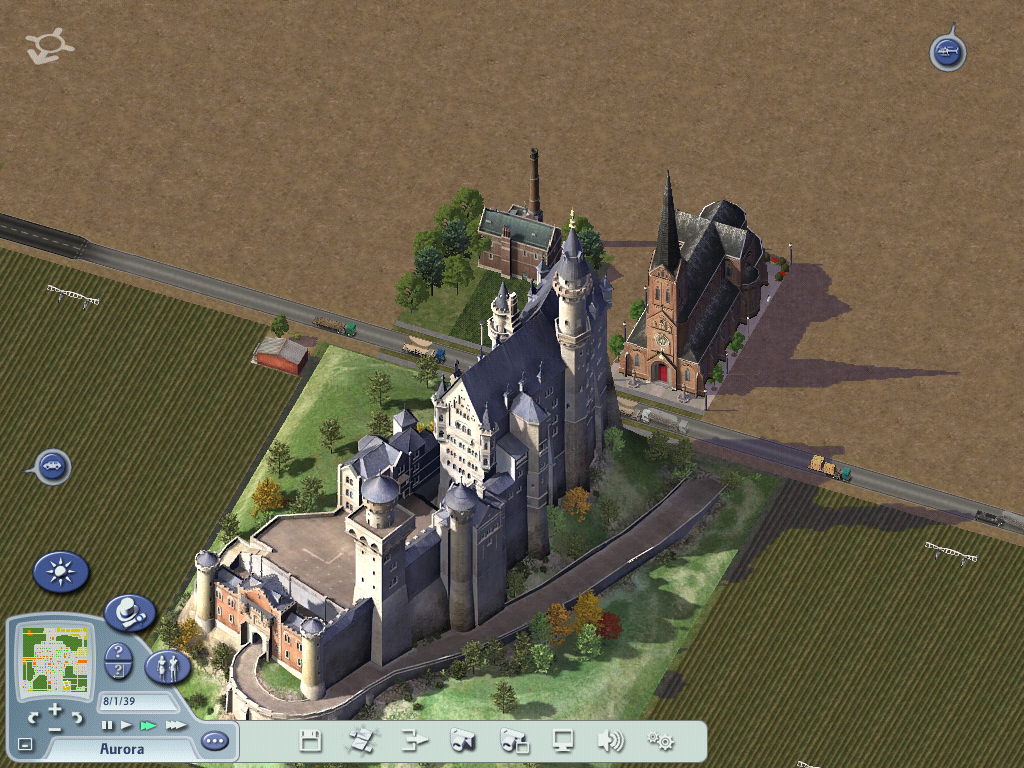
Task: Open the Mayor Mode top hat button
Action: (129, 612)
